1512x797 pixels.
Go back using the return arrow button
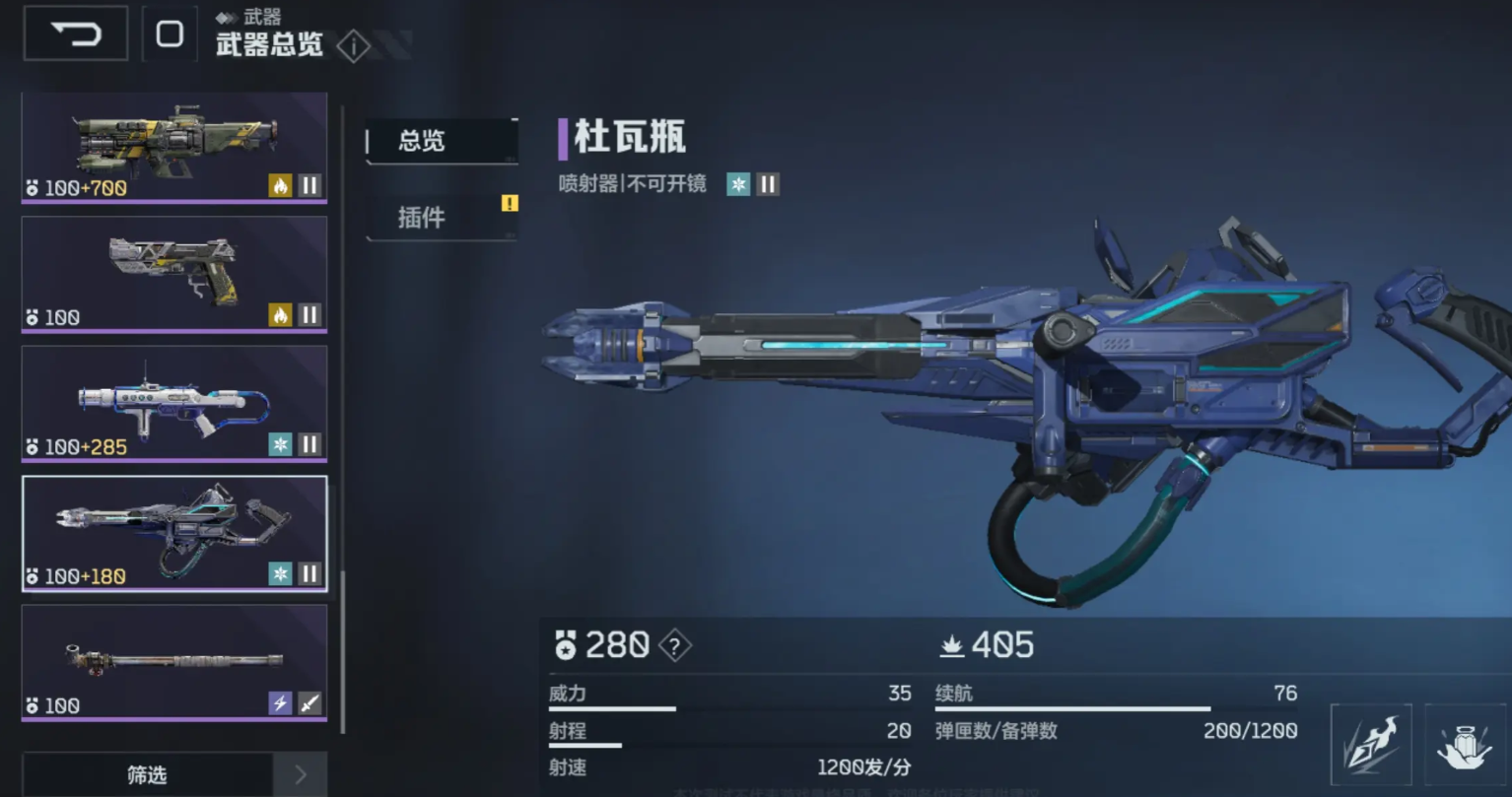pos(76,34)
